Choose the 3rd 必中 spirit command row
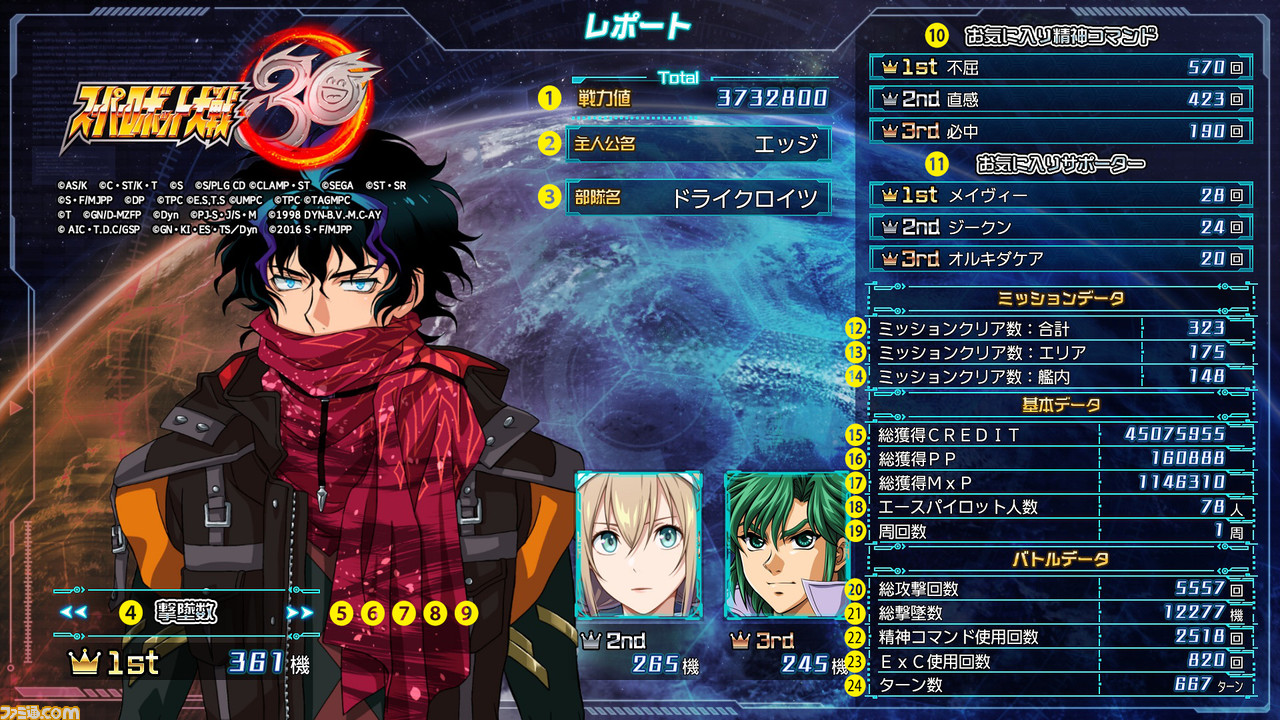1280x720 pixels. click(x=1061, y=131)
